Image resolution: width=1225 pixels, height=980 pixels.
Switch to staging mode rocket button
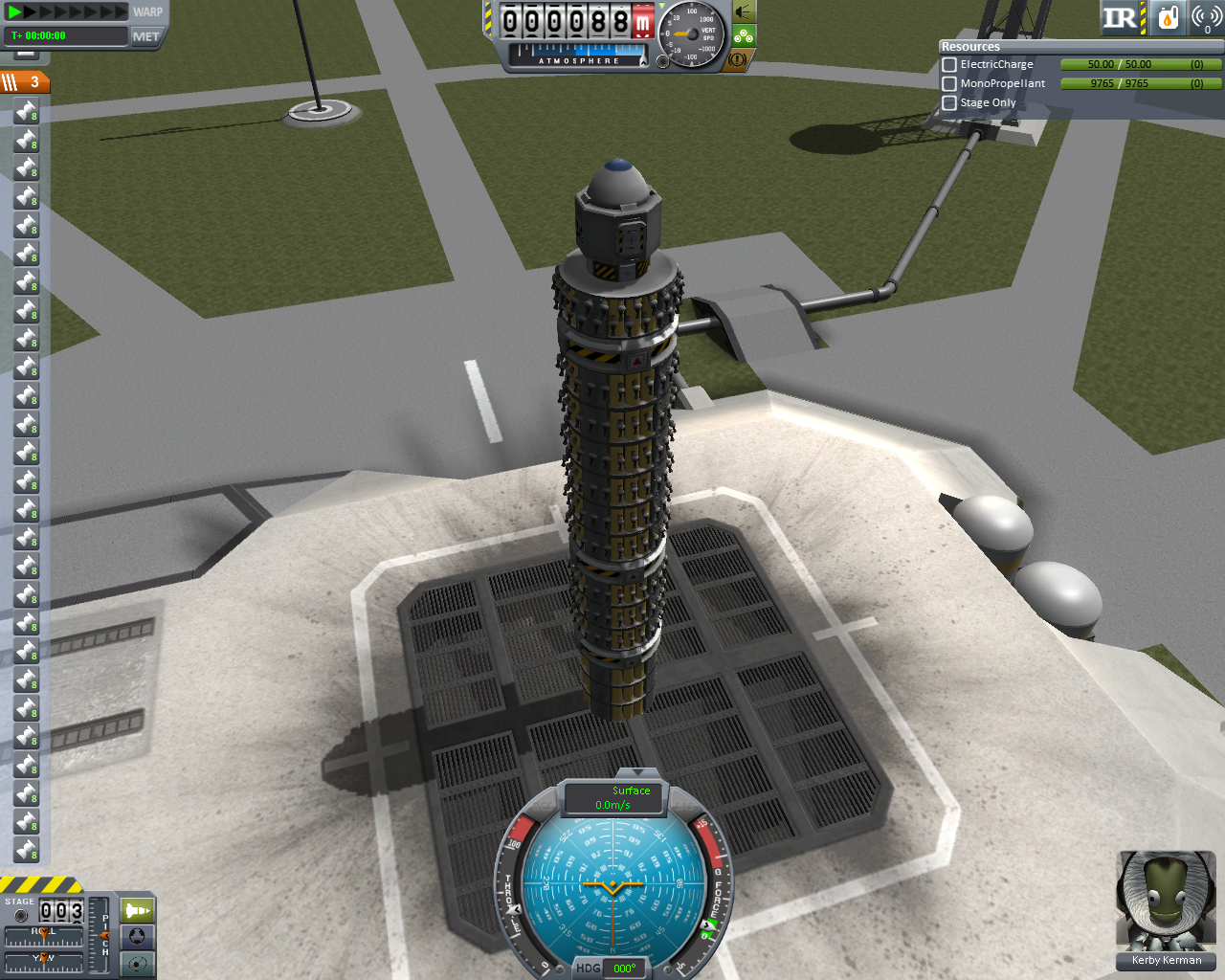[x=138, y=909]
